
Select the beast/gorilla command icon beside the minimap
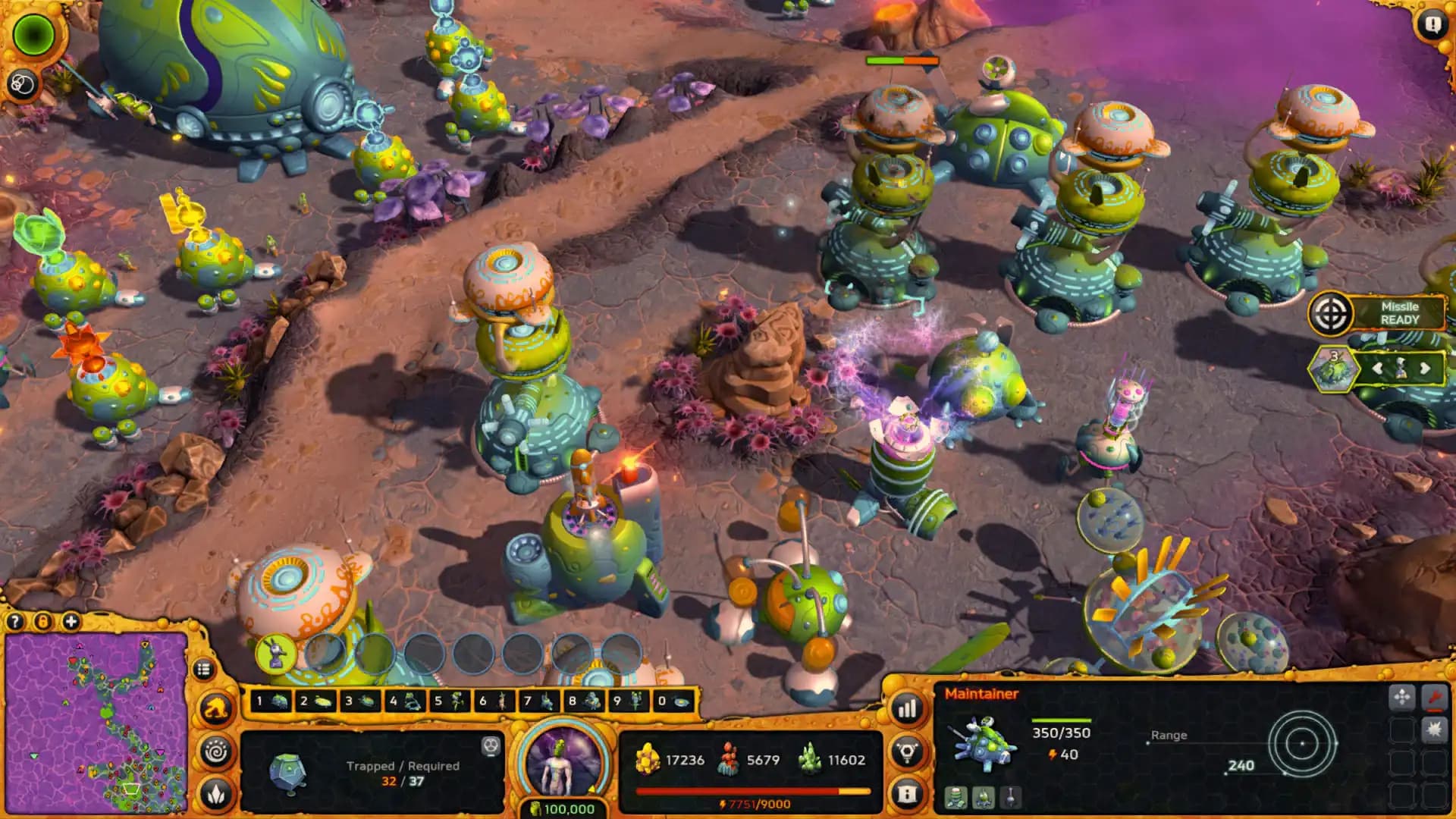click(216, 708)
